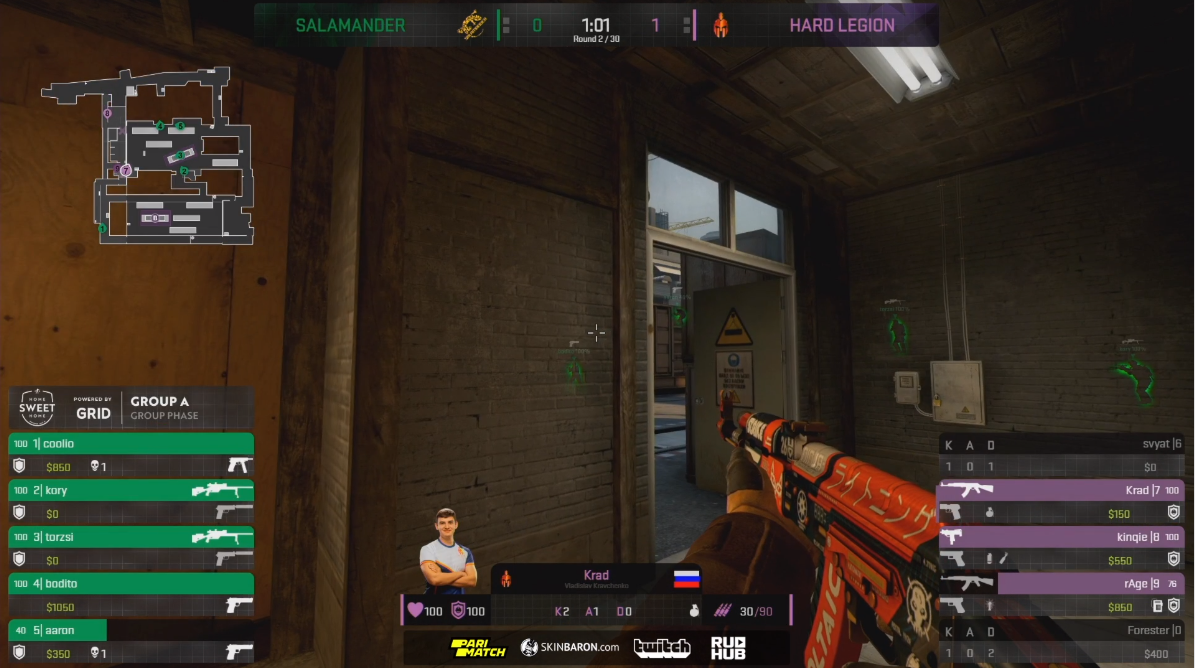
Task: Visit the SkinBaron.com sponsor link
Action: point(570,647)
